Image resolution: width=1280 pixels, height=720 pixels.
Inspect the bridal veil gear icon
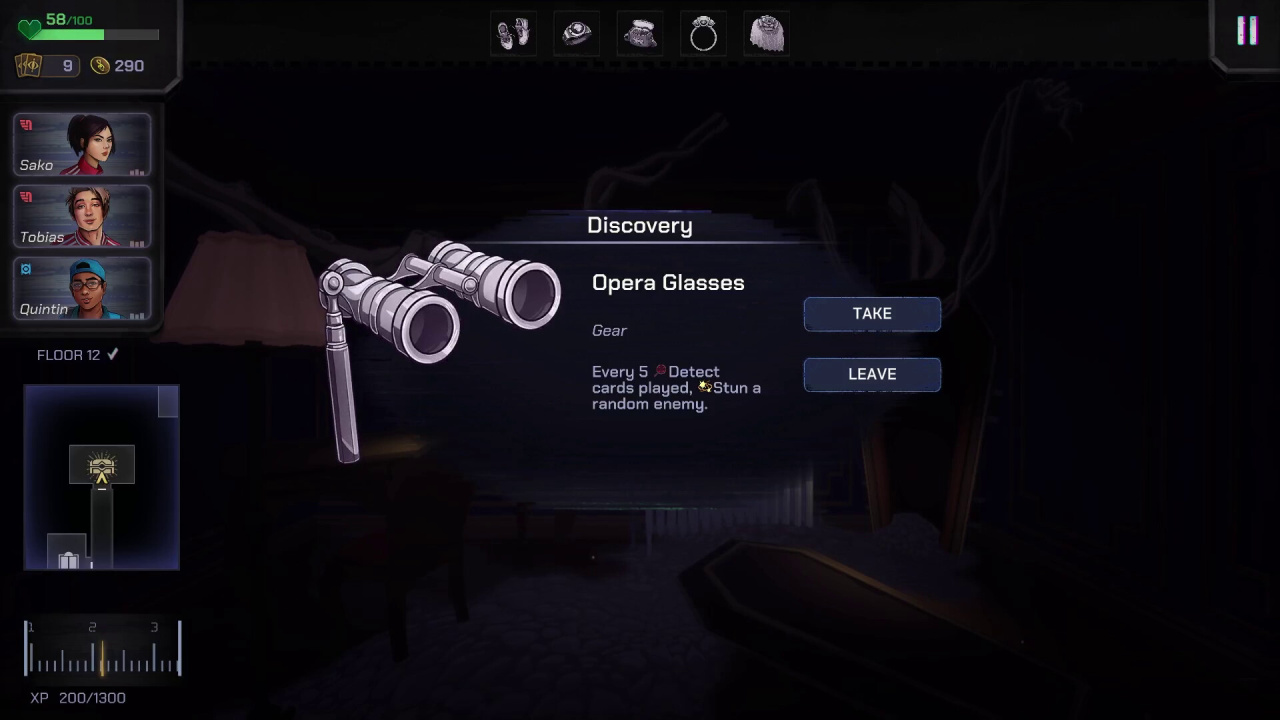tap(767, 34)
